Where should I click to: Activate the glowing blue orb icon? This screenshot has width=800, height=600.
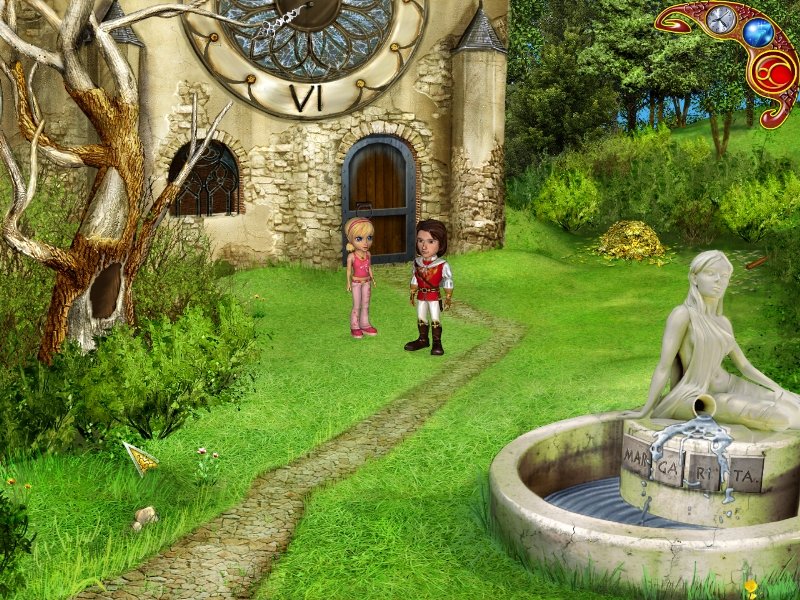(x=757, y=34)
